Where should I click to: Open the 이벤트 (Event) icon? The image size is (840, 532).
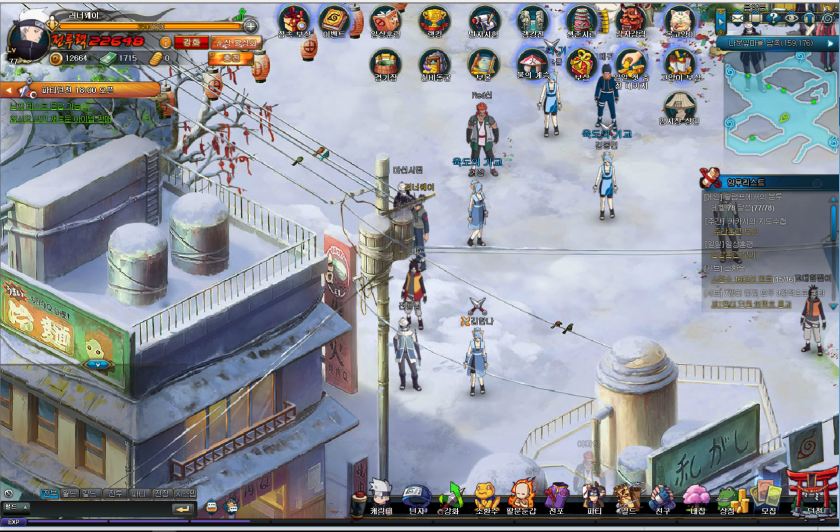pos(334,20)
